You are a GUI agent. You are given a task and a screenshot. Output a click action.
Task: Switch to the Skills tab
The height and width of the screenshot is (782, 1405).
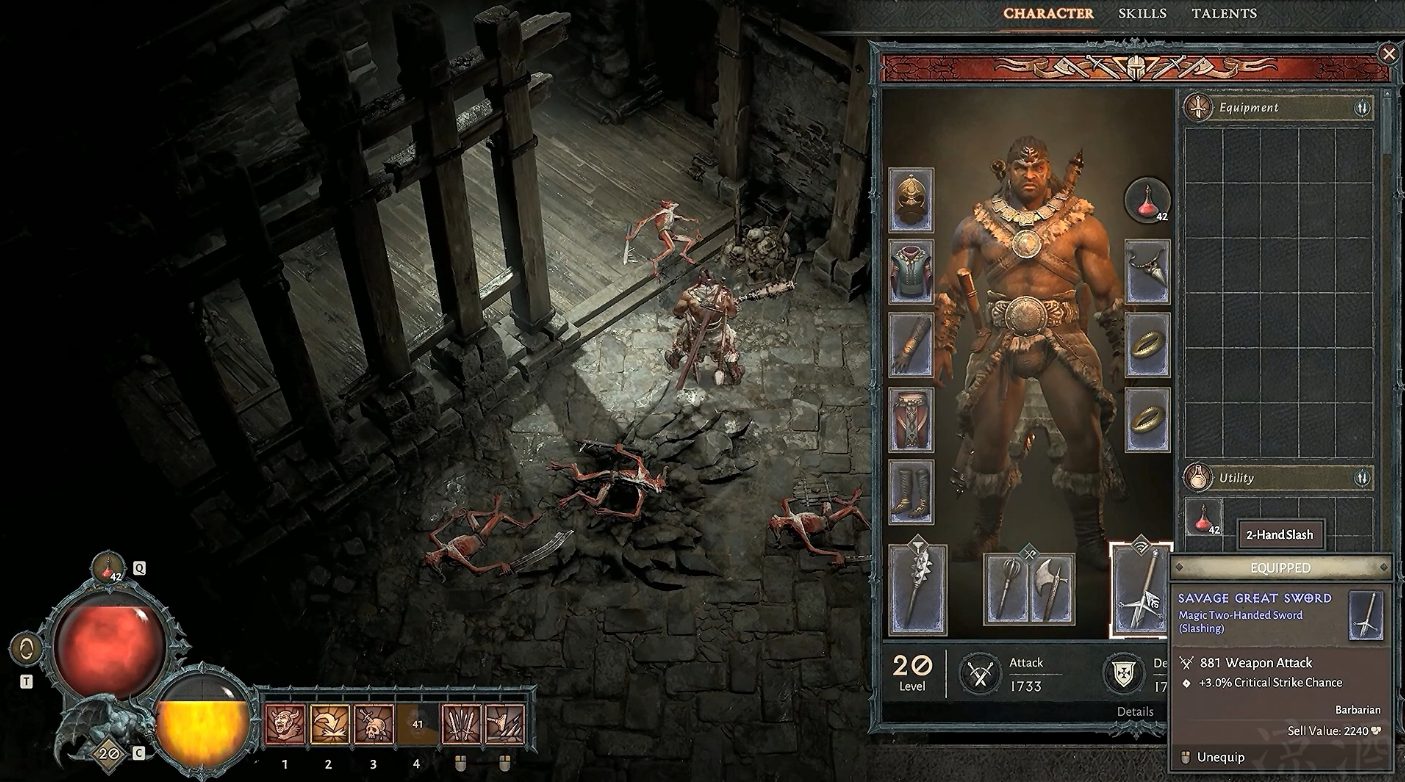coord(1142,14)
